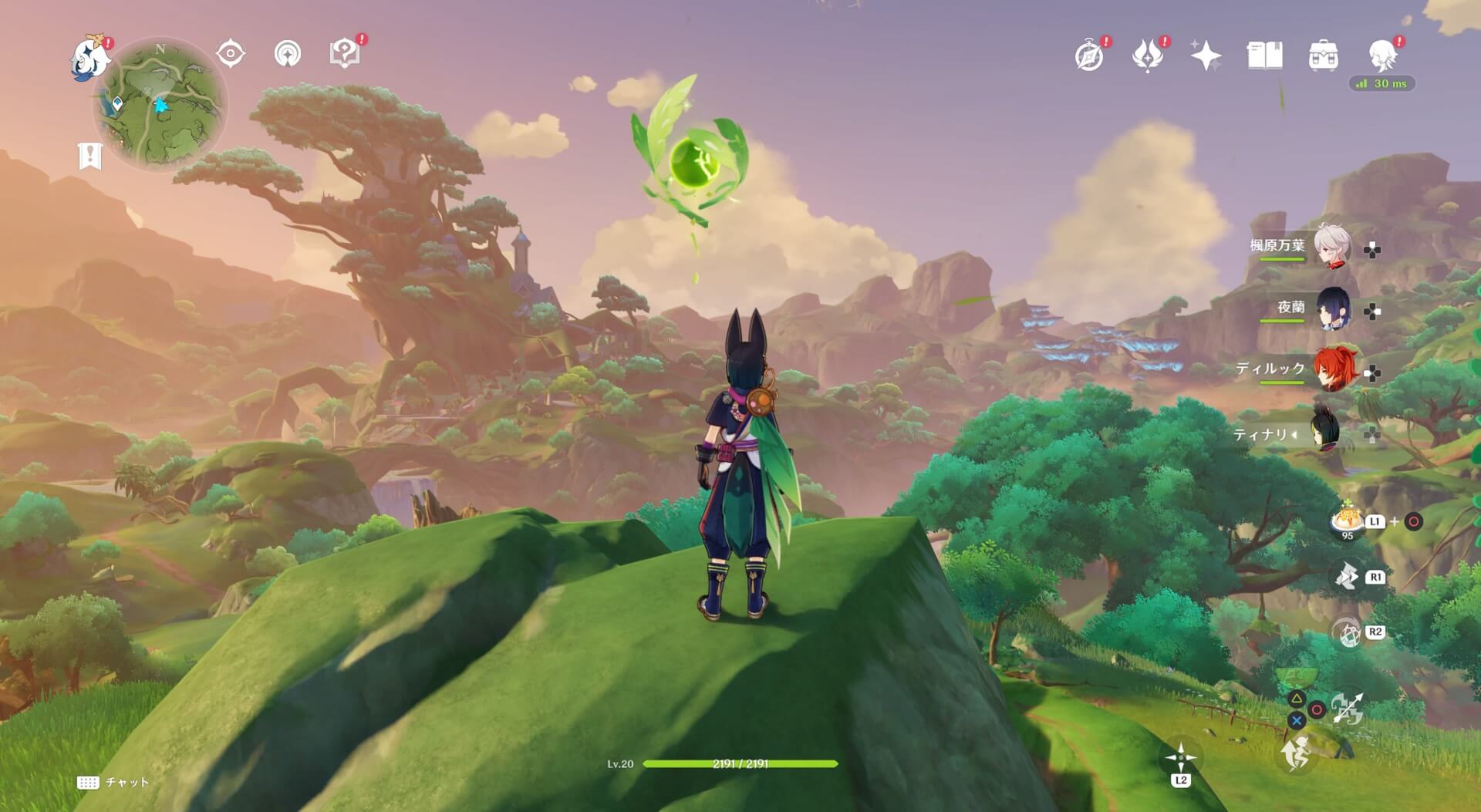Switch to party member 楓原万葉
The height and width of the screenshot is (812, 1481).
pos(1331,246)
